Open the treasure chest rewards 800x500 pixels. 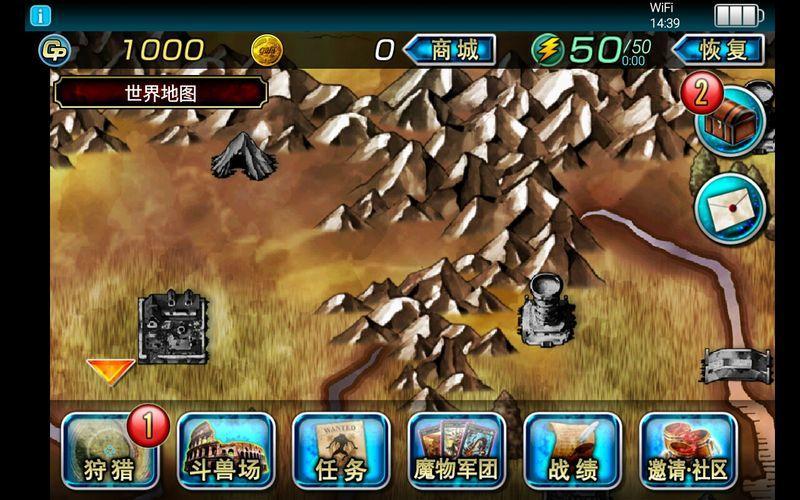click(x=729, y=120)
